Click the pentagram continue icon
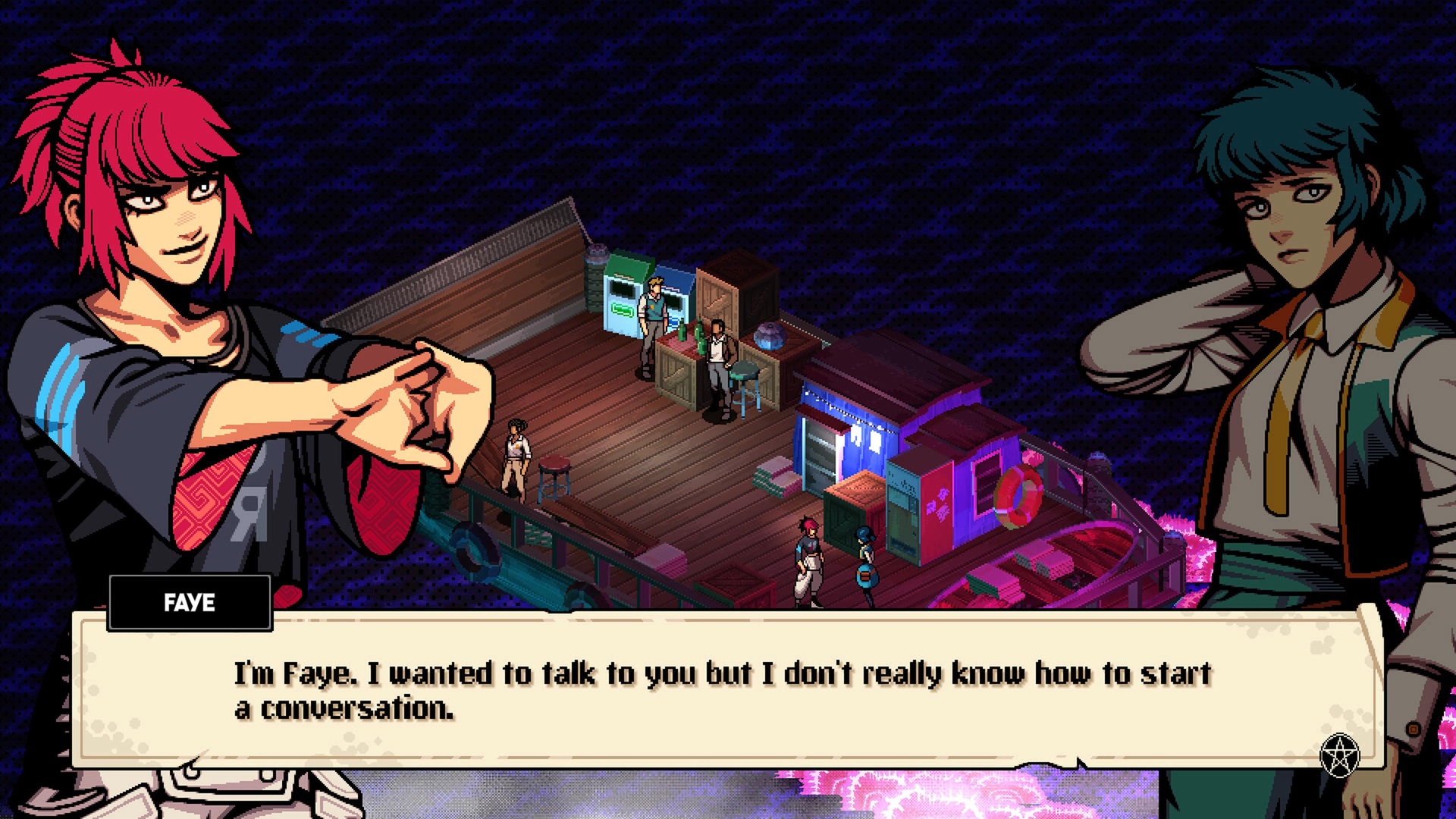This screenshot has height=819, width=1456. pyautogui.click(x=1340, y=755)
